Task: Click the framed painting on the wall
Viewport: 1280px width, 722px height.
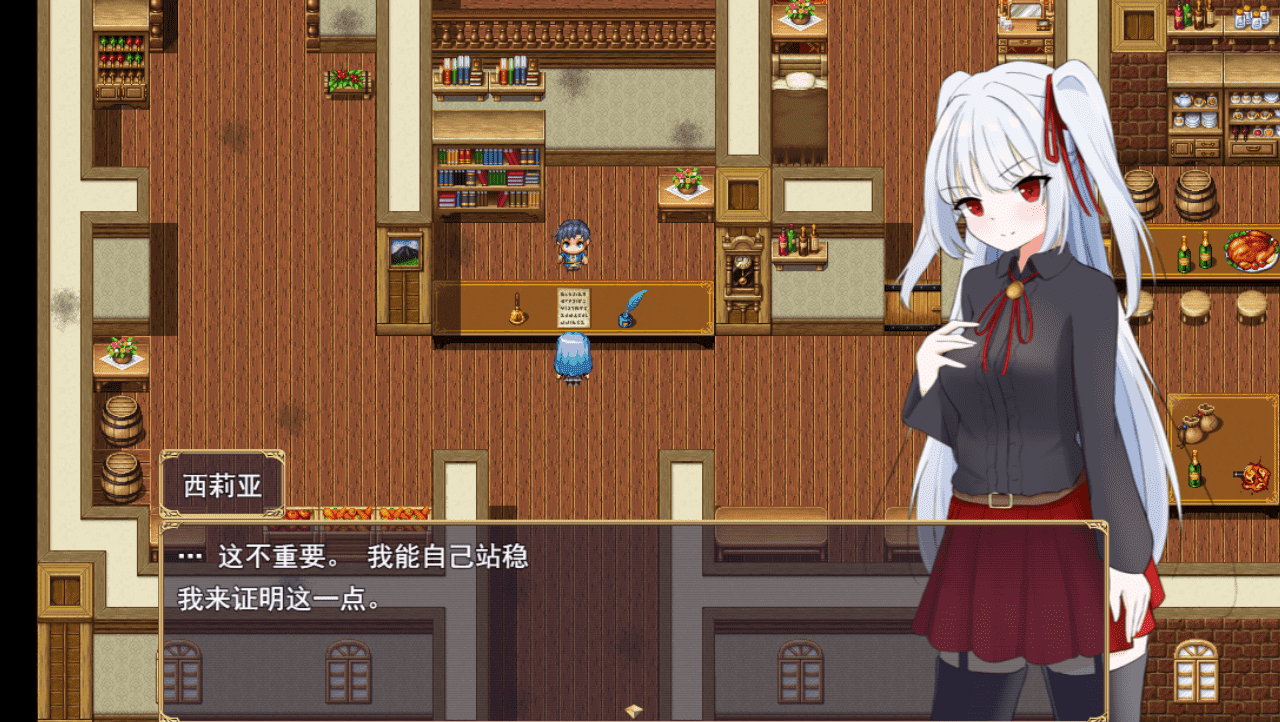Action: click(404, 253)
